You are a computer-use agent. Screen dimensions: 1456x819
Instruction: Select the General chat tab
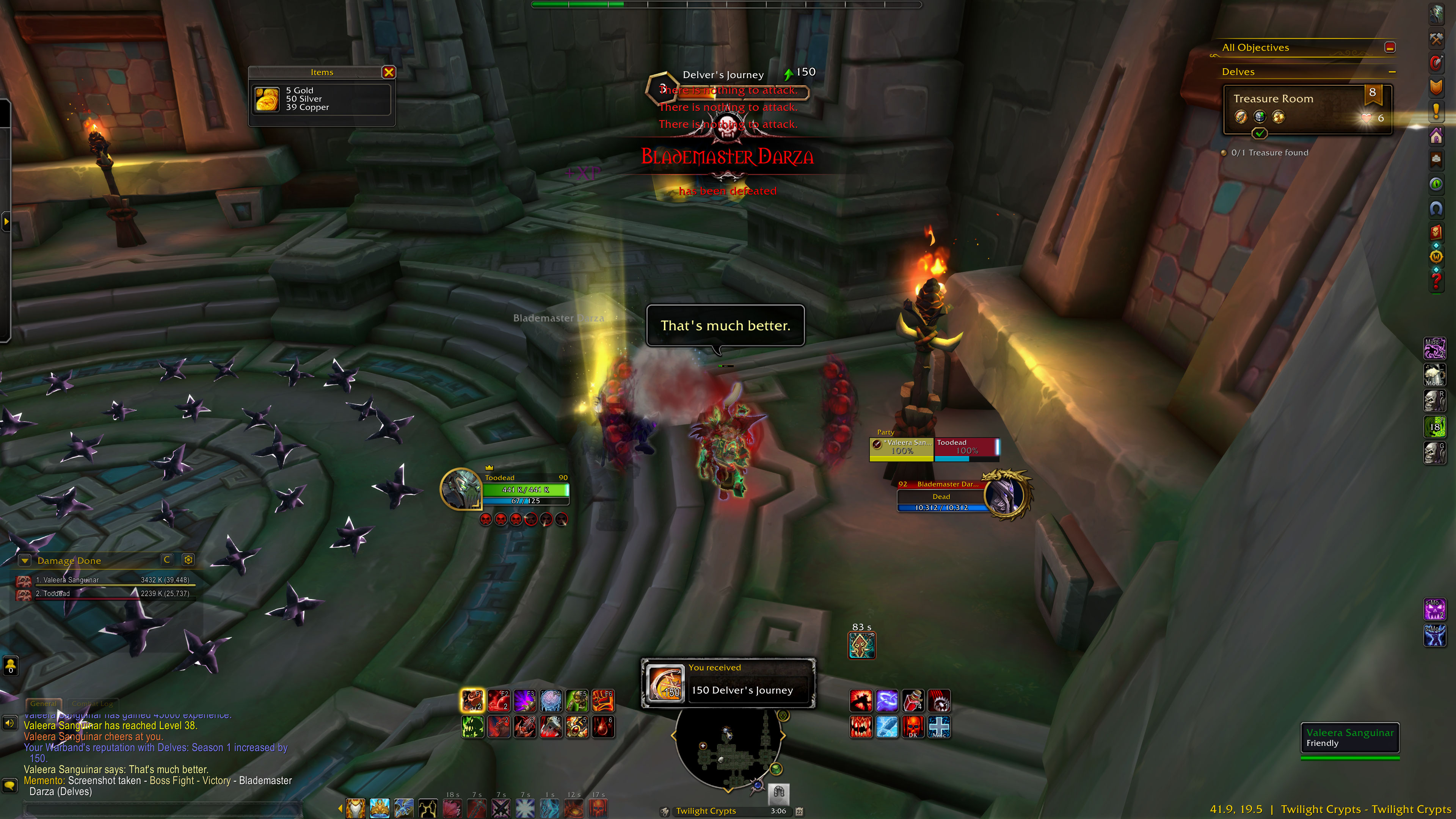pyautogui.click(x=44, y=704)
